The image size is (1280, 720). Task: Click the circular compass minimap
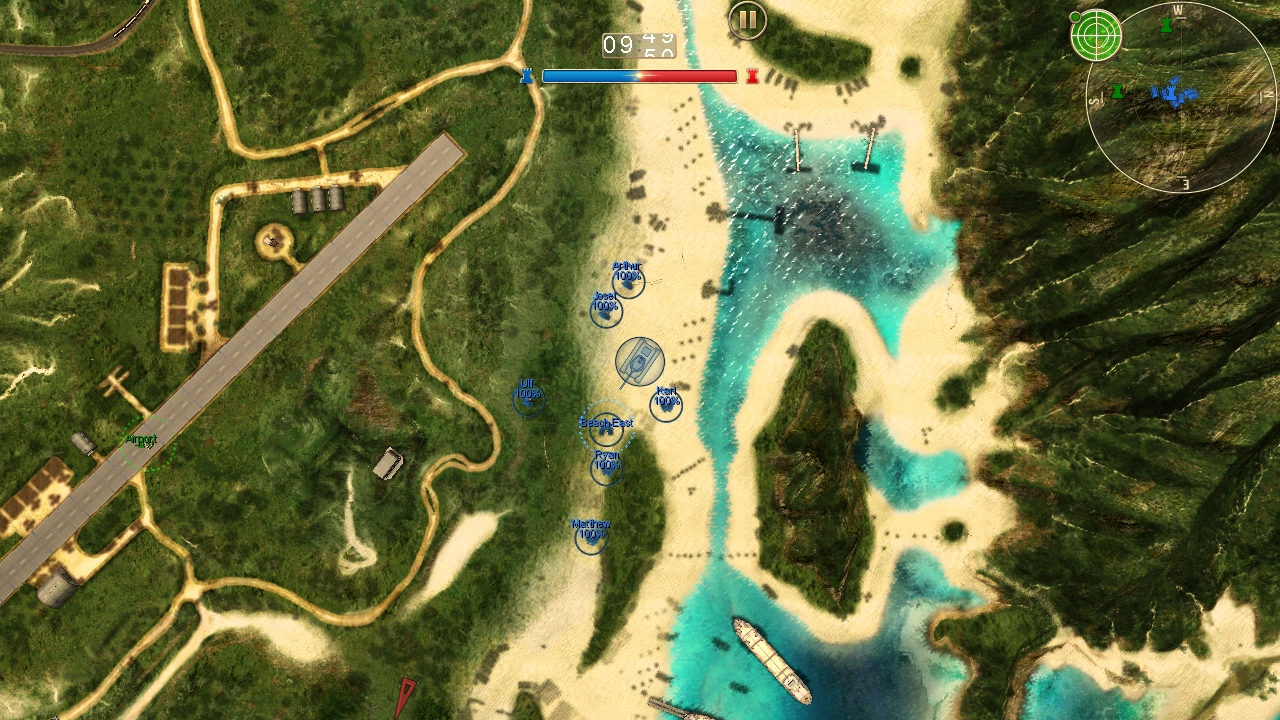coord(1181,97)
